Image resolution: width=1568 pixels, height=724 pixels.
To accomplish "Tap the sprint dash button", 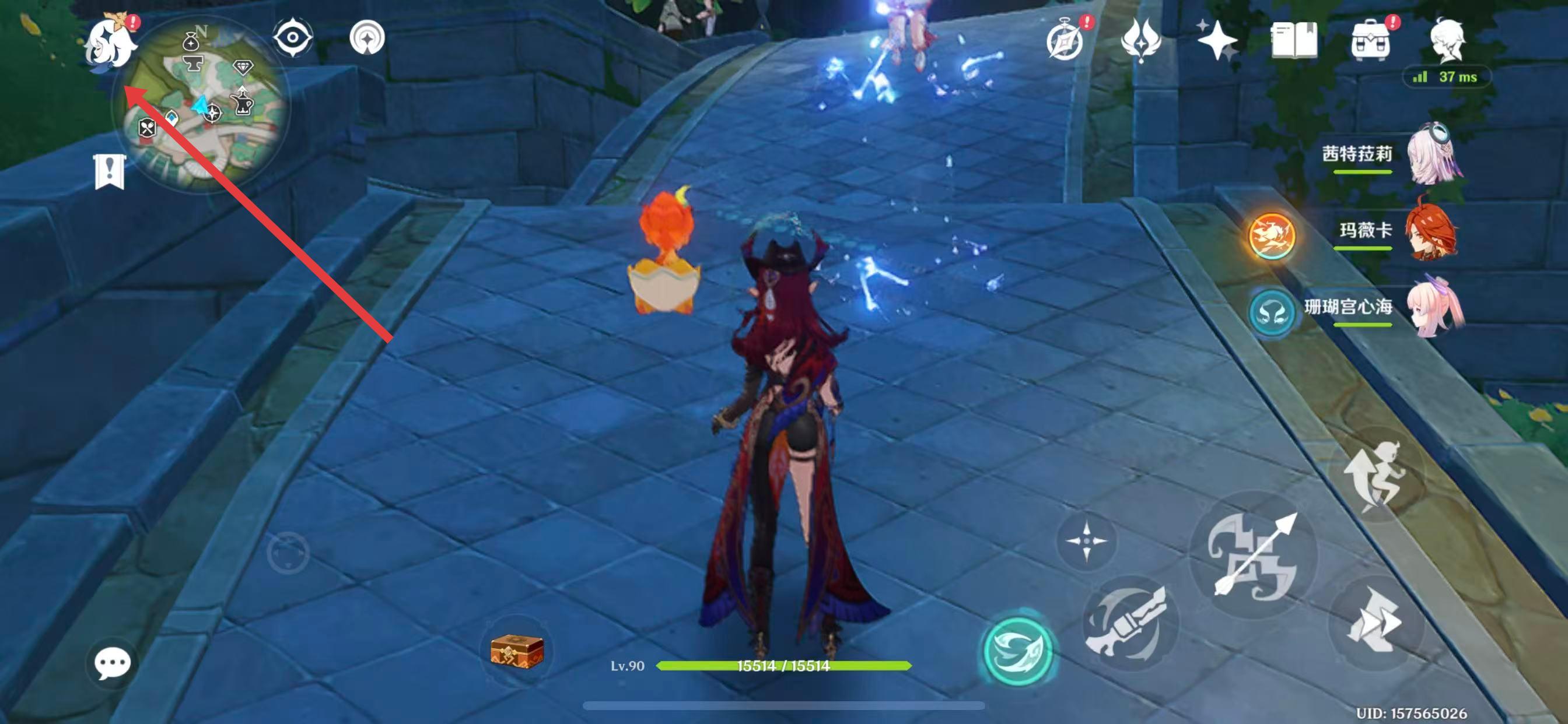I will [1374, 624].
